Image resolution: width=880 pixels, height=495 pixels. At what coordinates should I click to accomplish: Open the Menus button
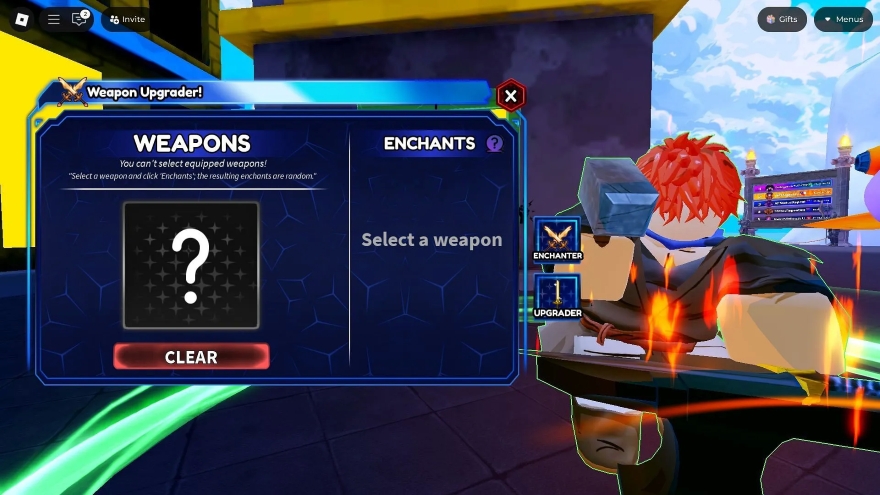842,19
